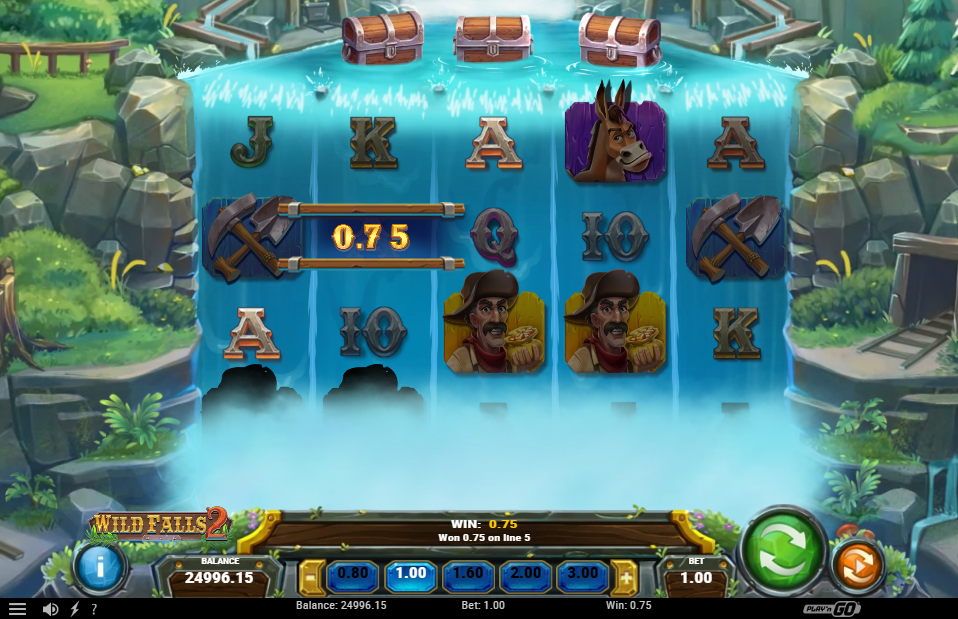Toggle the sound speaker icon
958x619 pixels.
coord(50,608)
